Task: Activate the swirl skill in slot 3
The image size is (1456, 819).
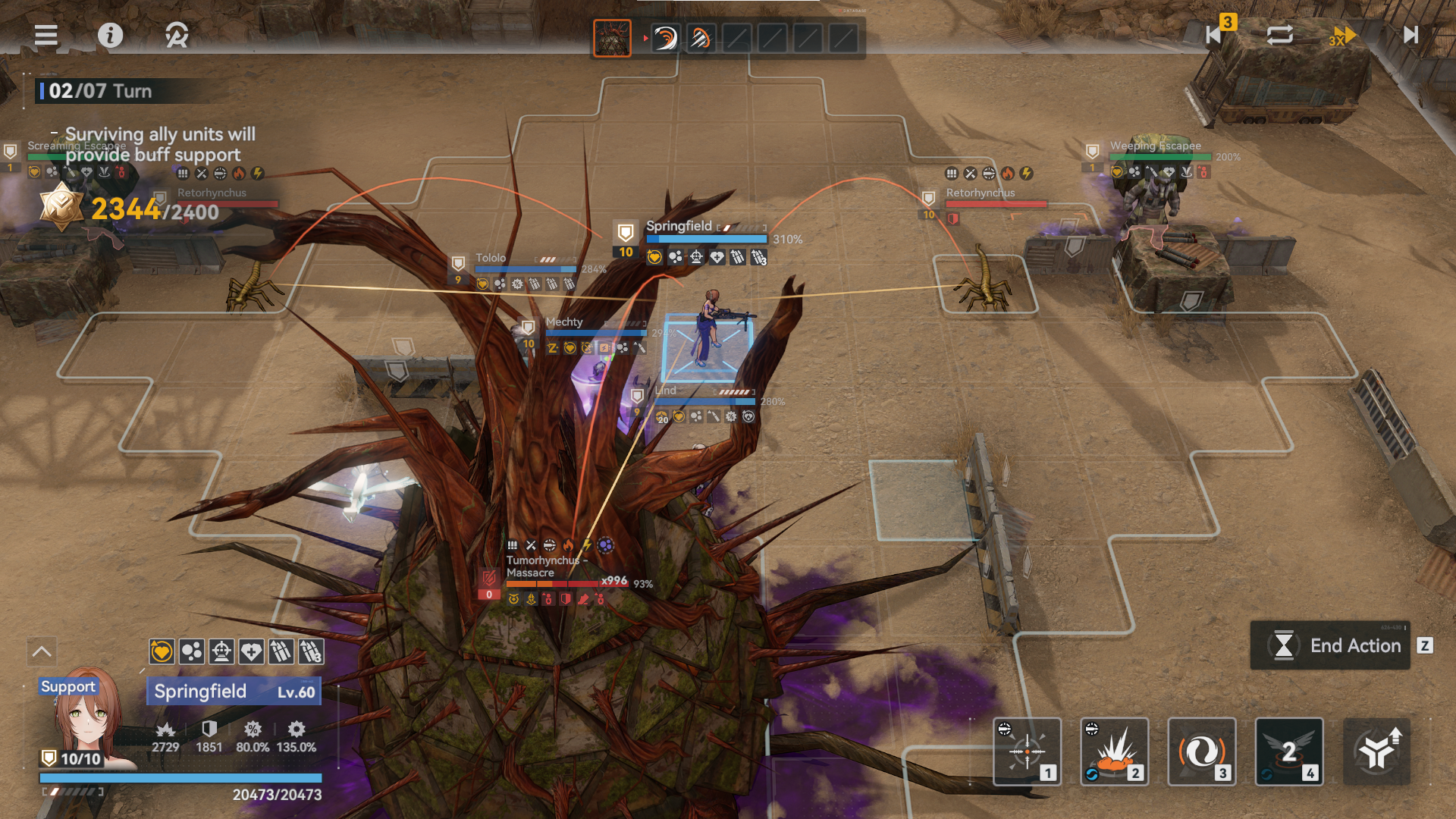Action: click(x=1202, y=752)
